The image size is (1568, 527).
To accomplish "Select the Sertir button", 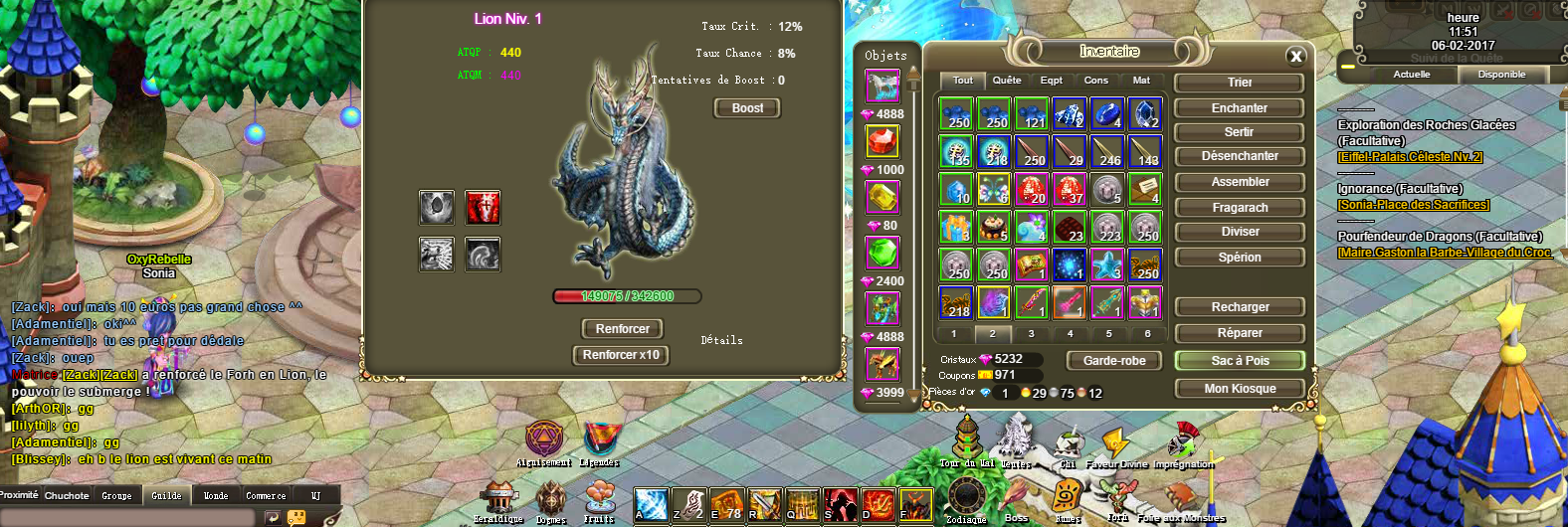I will [x=1239, y=132].
